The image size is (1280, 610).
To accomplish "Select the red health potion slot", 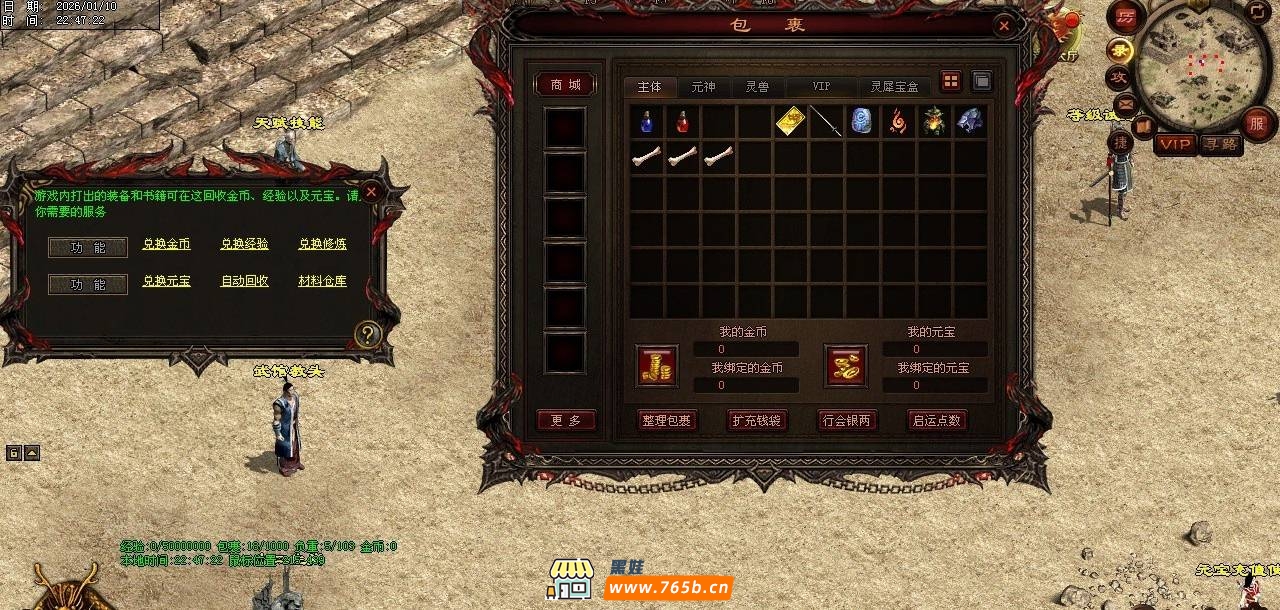I will tap(683, 122).
